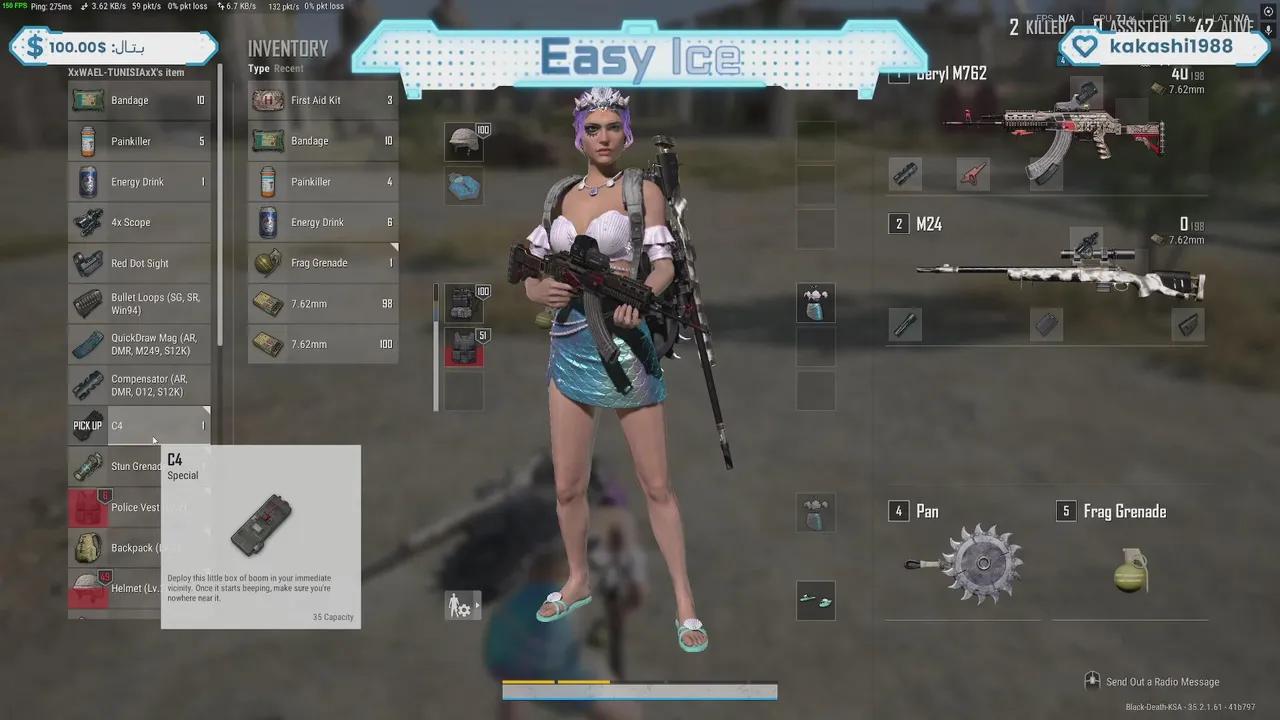Open the Recent type filter in Inventory
Image resolution: width=1280 pixels, height=720 pixels.
290,68
